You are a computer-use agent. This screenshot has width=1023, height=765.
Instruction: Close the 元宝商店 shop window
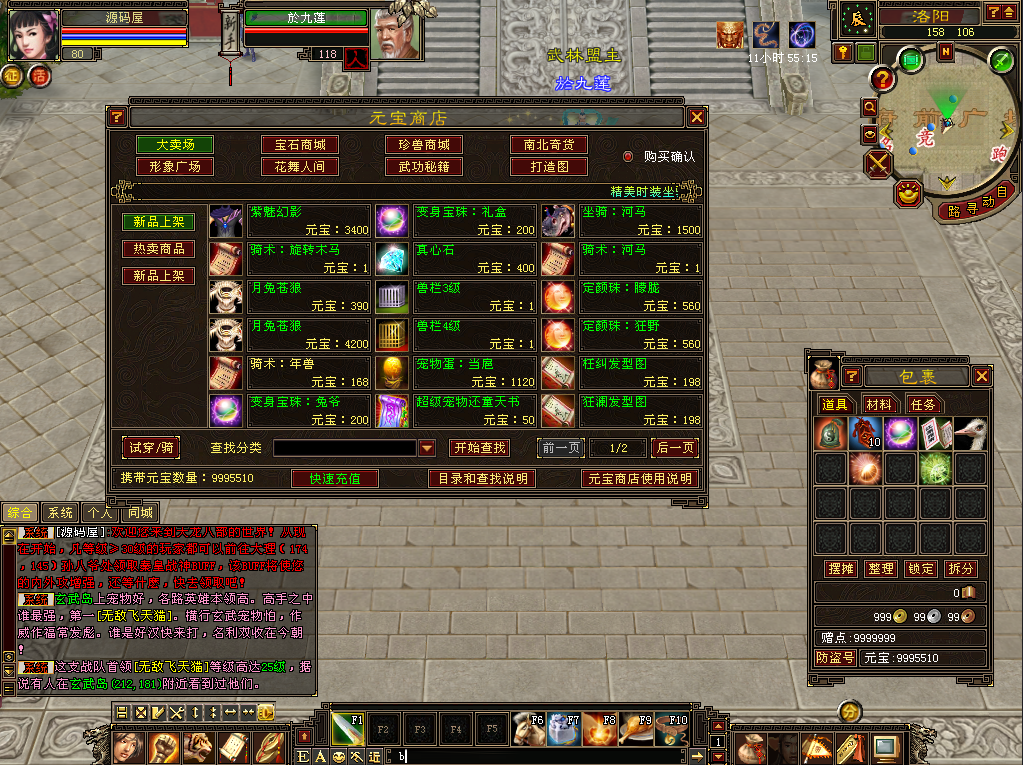coord(697,117)
